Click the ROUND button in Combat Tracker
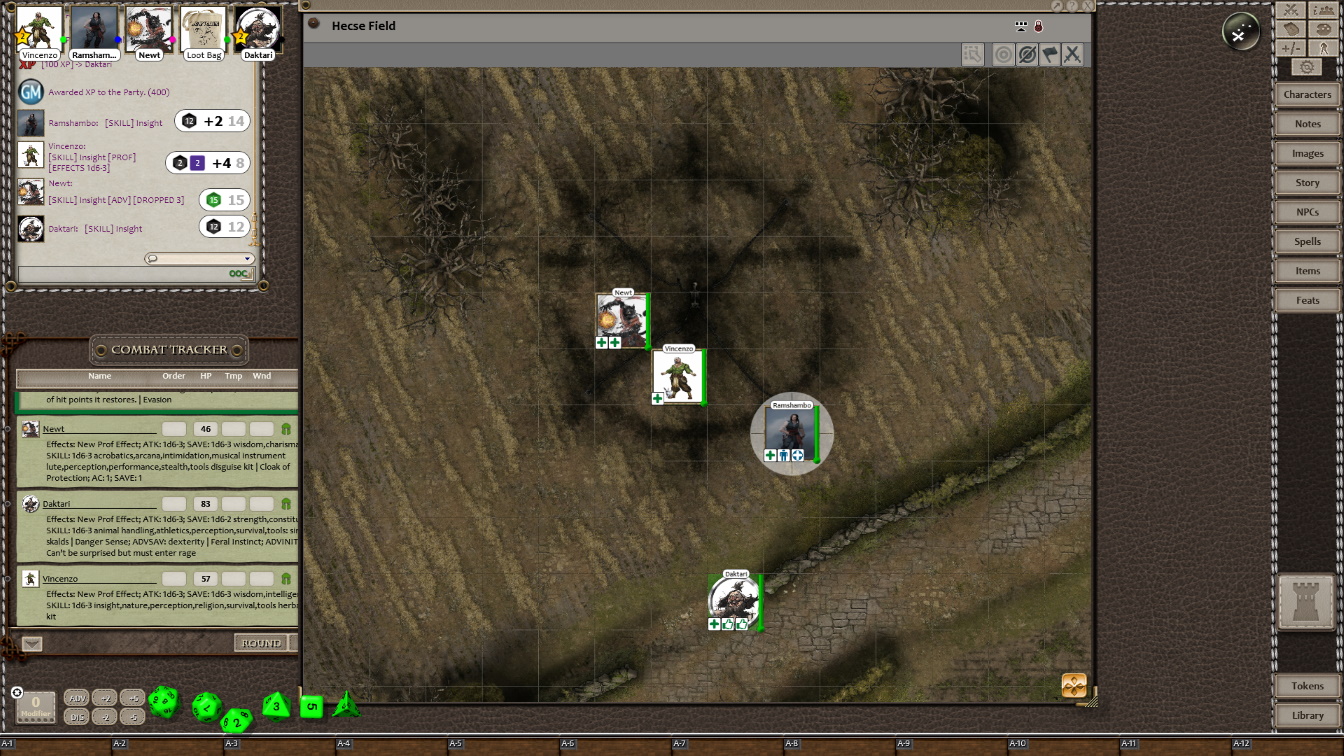The image size is (1344, 756). click(x=261, y=643)
